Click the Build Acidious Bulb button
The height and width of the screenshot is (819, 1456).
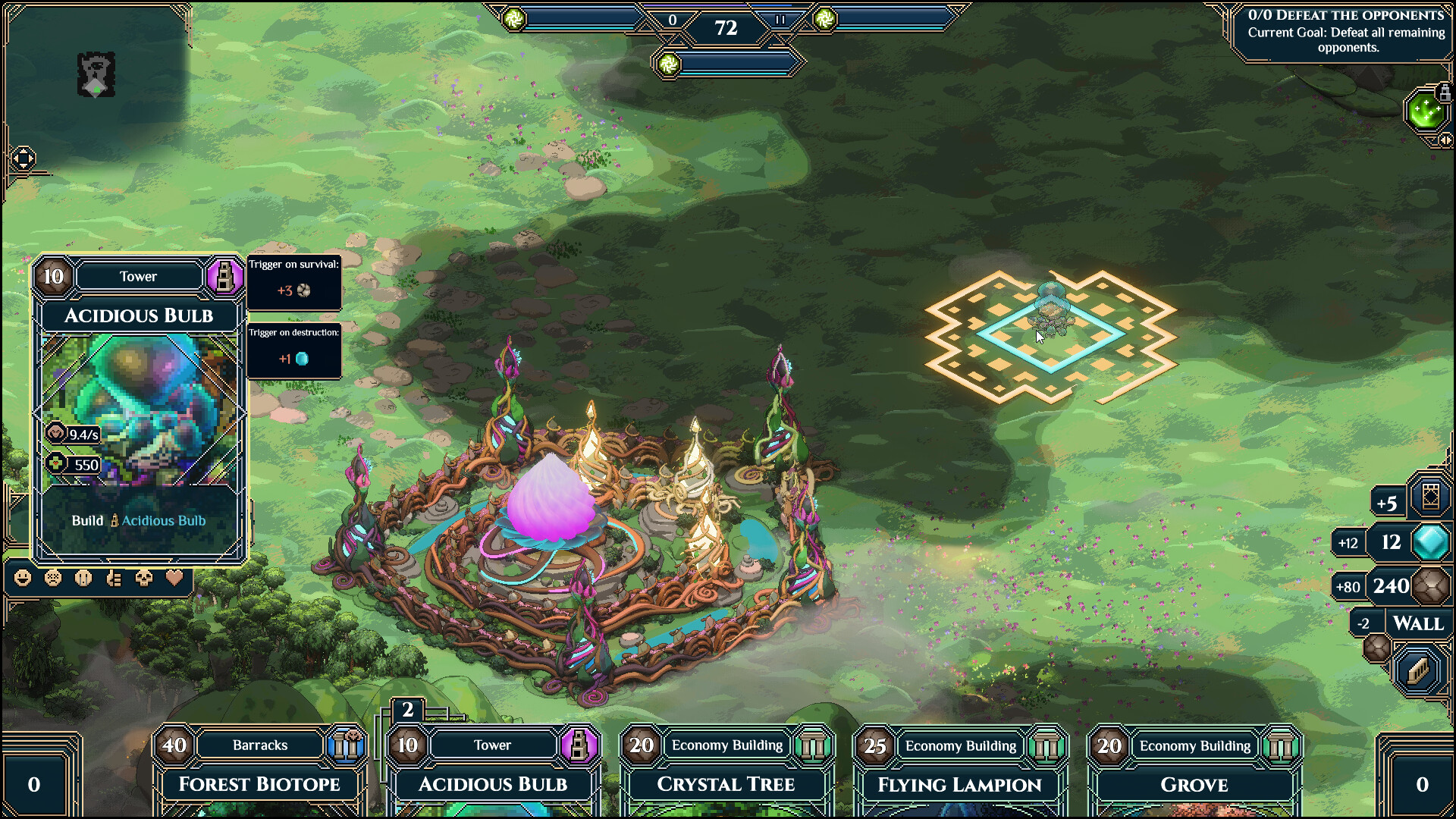(139, 520)
